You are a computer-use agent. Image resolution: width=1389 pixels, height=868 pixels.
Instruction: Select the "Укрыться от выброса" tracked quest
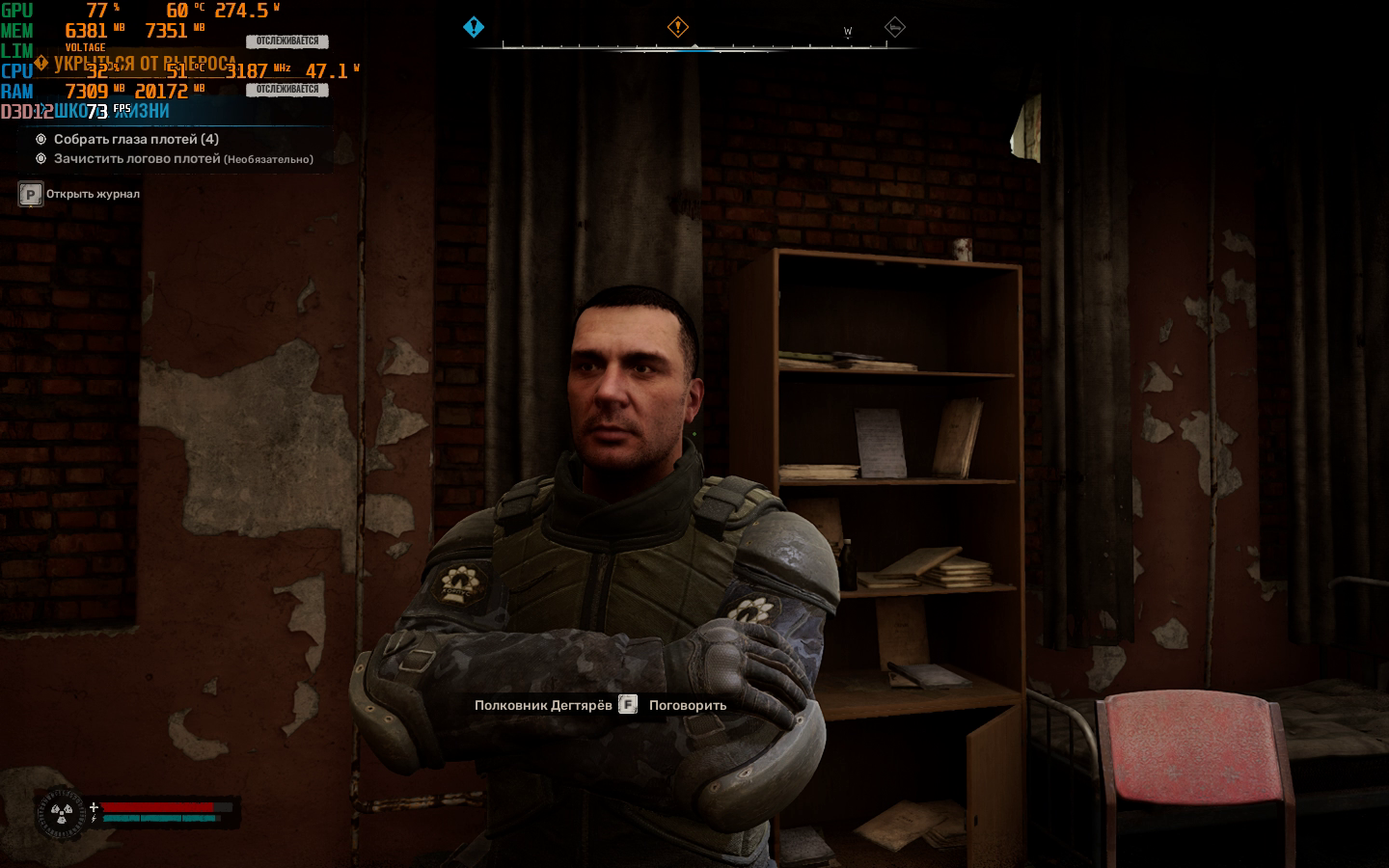point(145,64)
